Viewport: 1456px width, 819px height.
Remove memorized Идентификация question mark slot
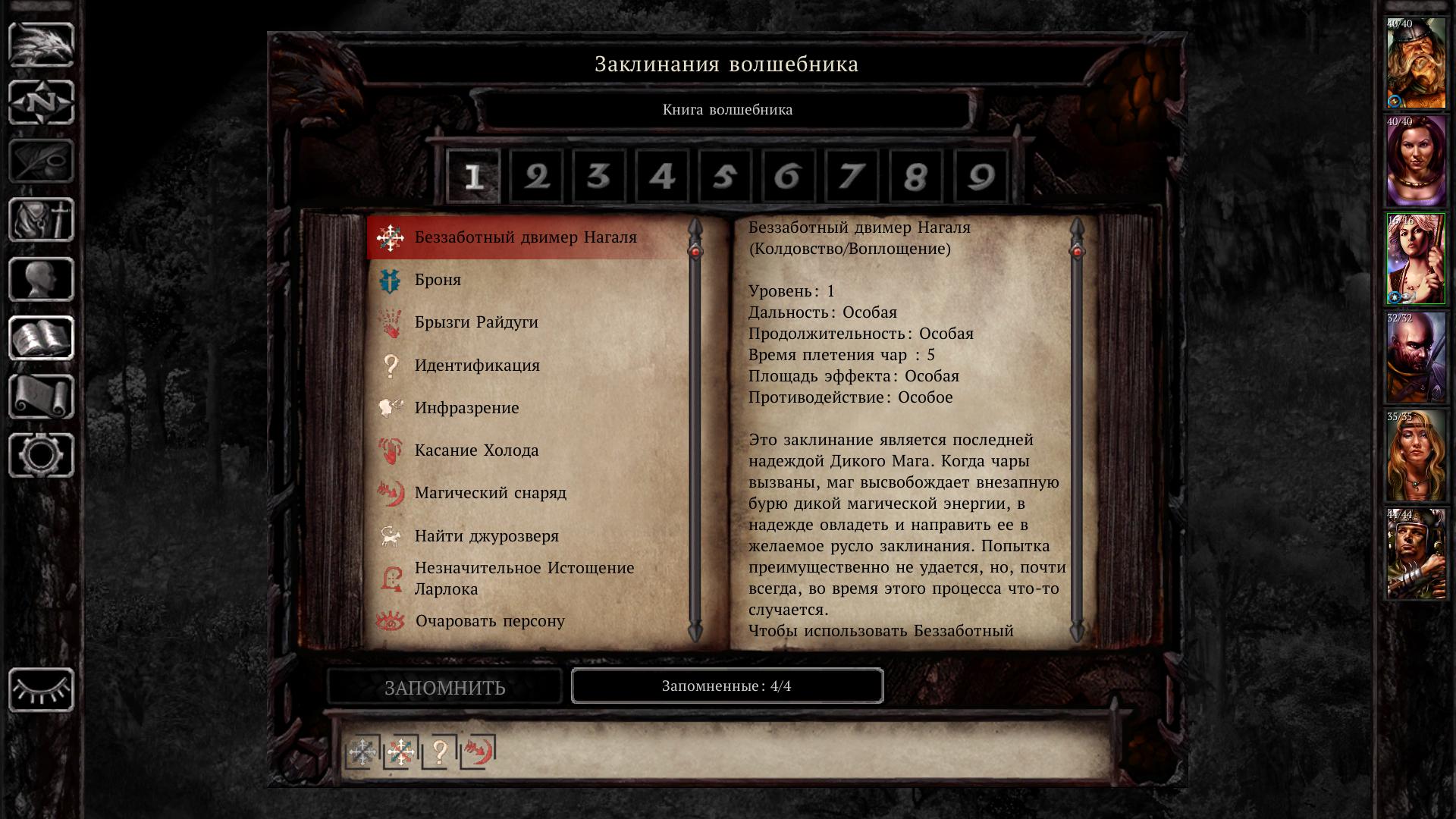pos(439,752)
